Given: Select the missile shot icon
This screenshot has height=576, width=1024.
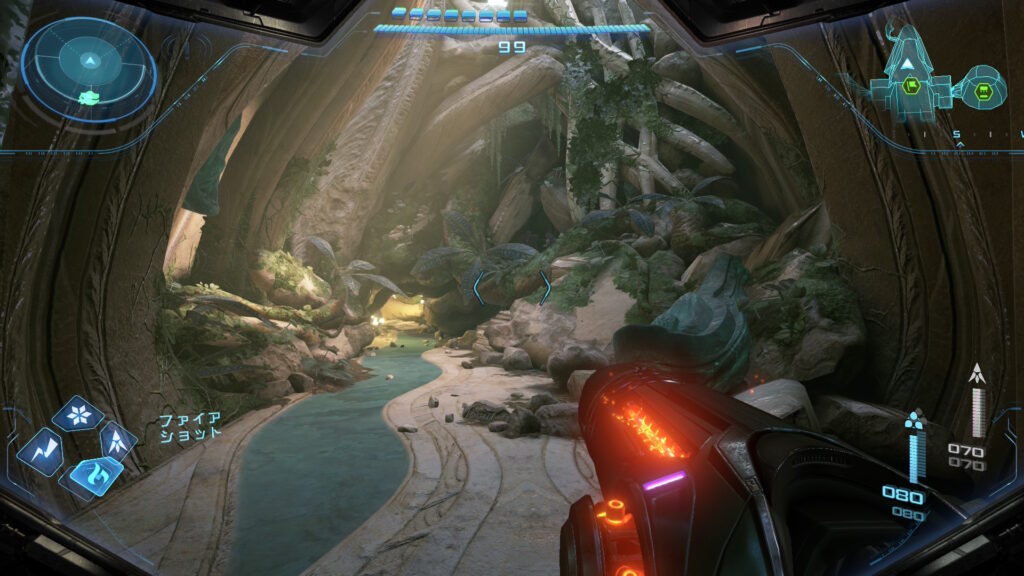Looking at the screenshot, I should [x=119, y=438].
